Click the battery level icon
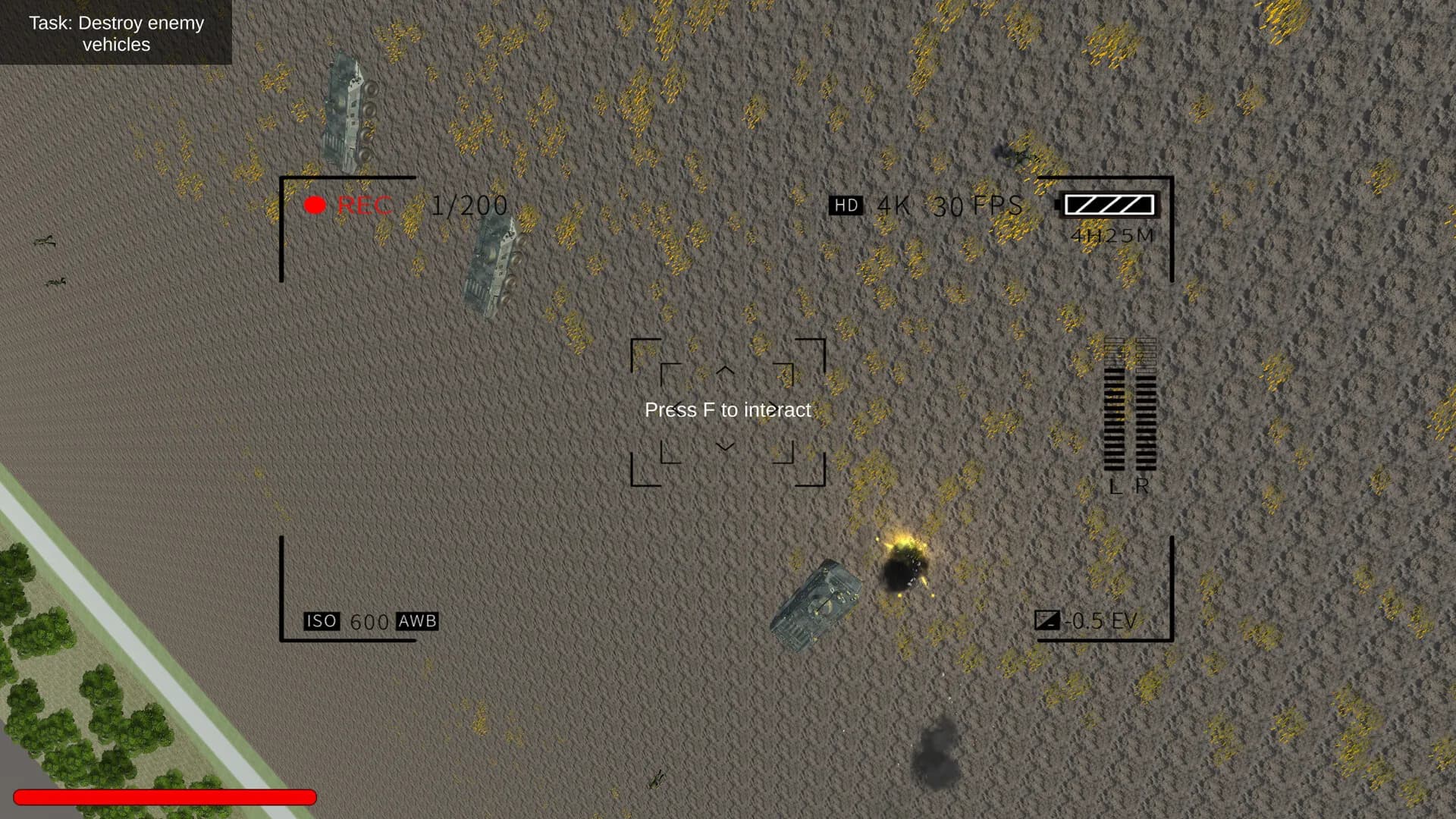The width and height of the screenshot is (1456, 819). [1109, 204]
